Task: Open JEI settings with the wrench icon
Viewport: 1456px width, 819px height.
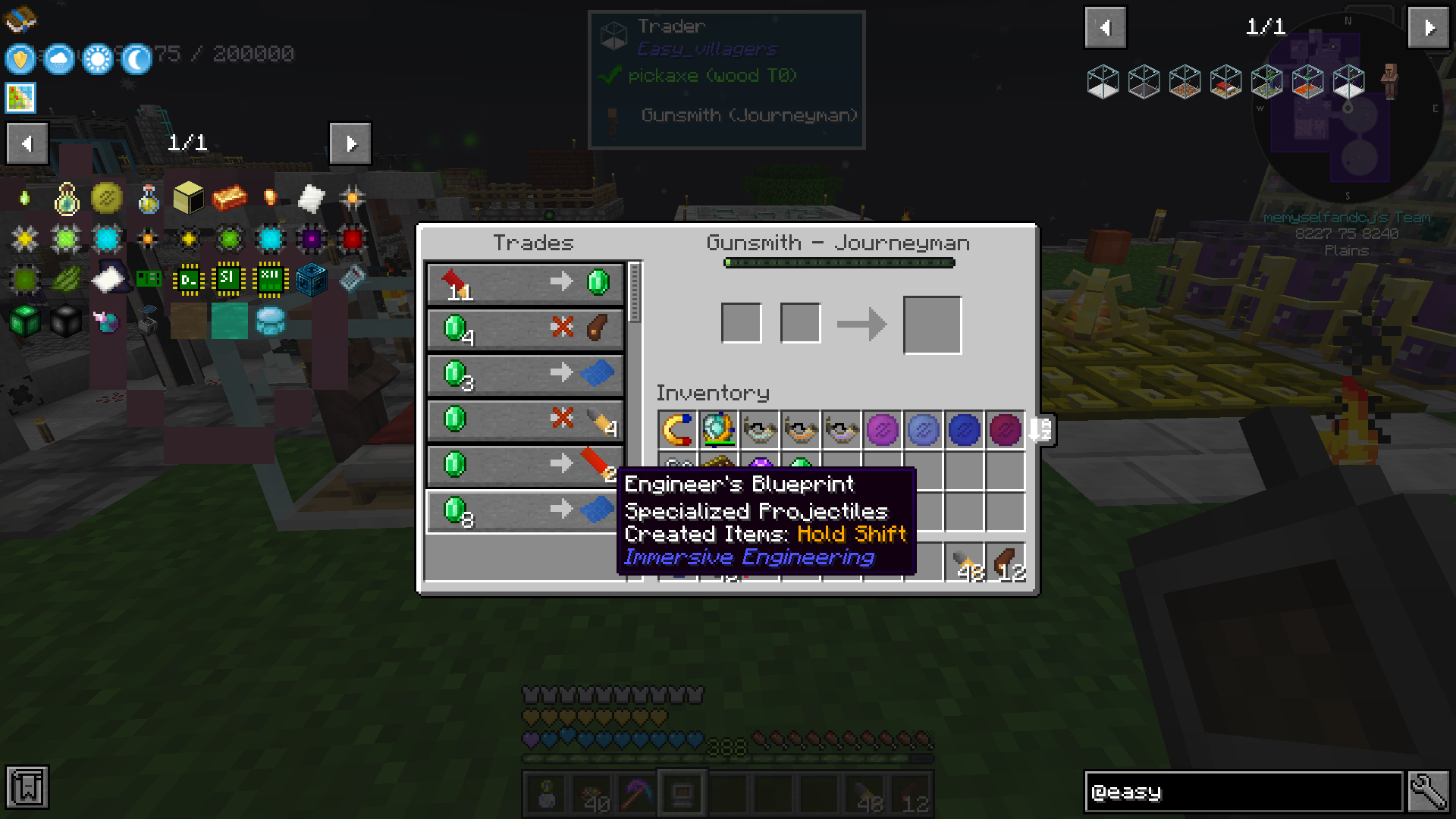Action: [x=1429, y=792]
